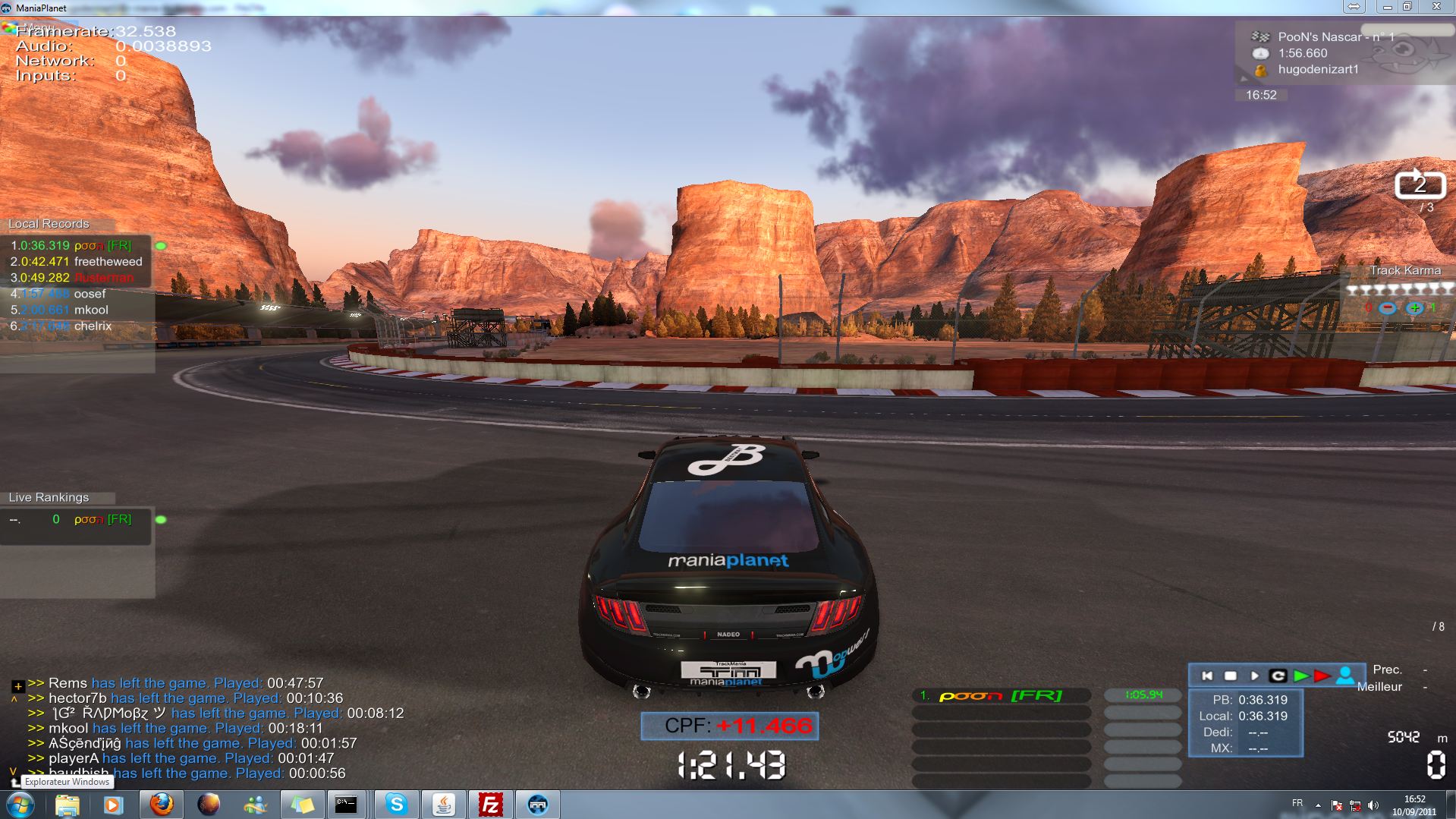Screen dimensions: 1456x819
Task: Click the circular replay arrow button
Action: (1278, 676)
